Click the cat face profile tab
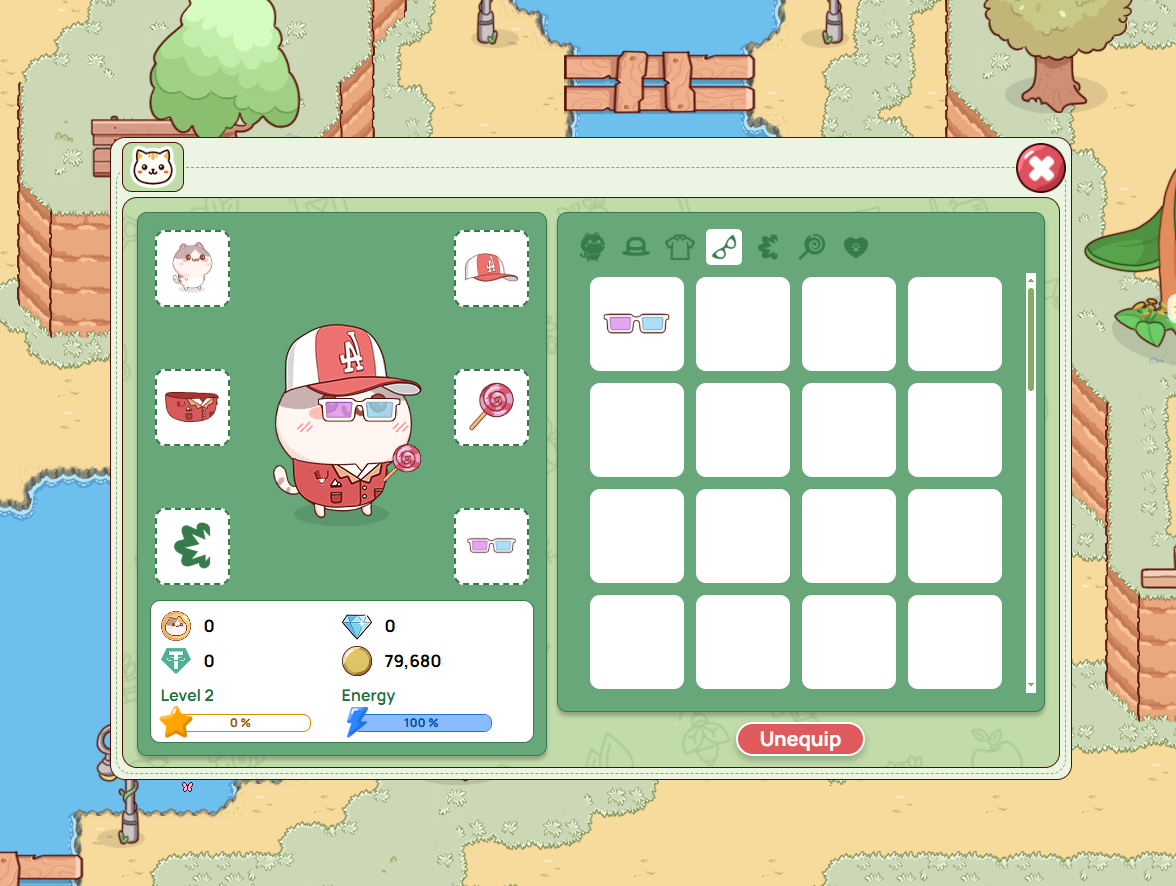The width and height of the screenshot is (1176, 886). (153, 167)
